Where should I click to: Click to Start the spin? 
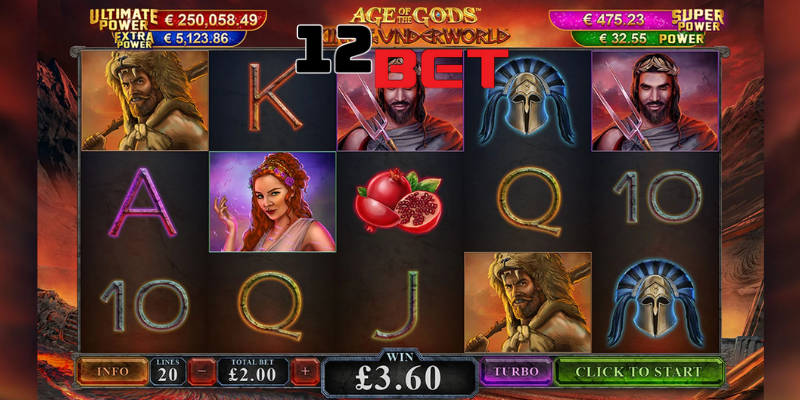click(x=639, y=371)
